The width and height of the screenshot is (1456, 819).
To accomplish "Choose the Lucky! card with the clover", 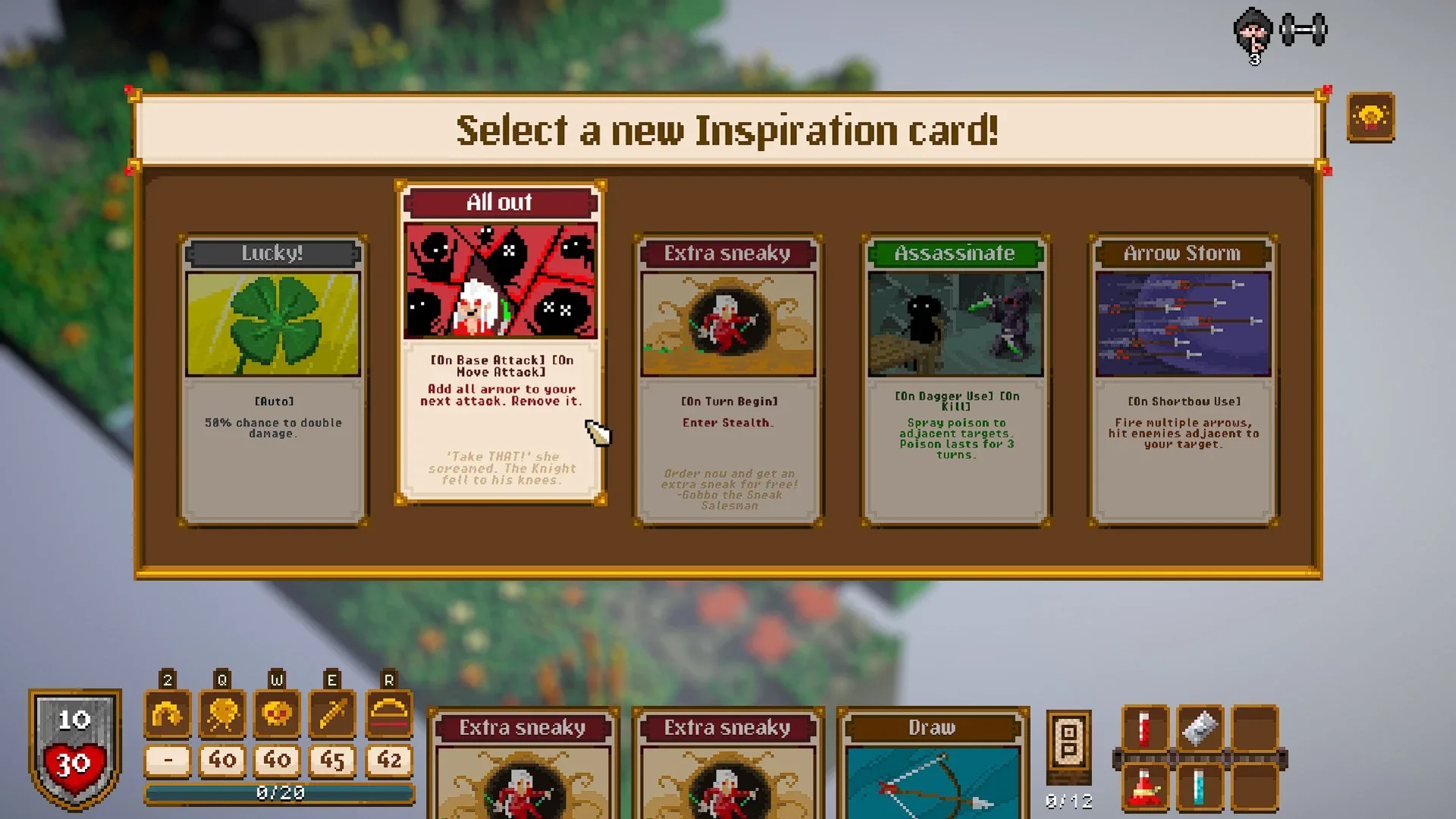I will (x=273, y=379).
